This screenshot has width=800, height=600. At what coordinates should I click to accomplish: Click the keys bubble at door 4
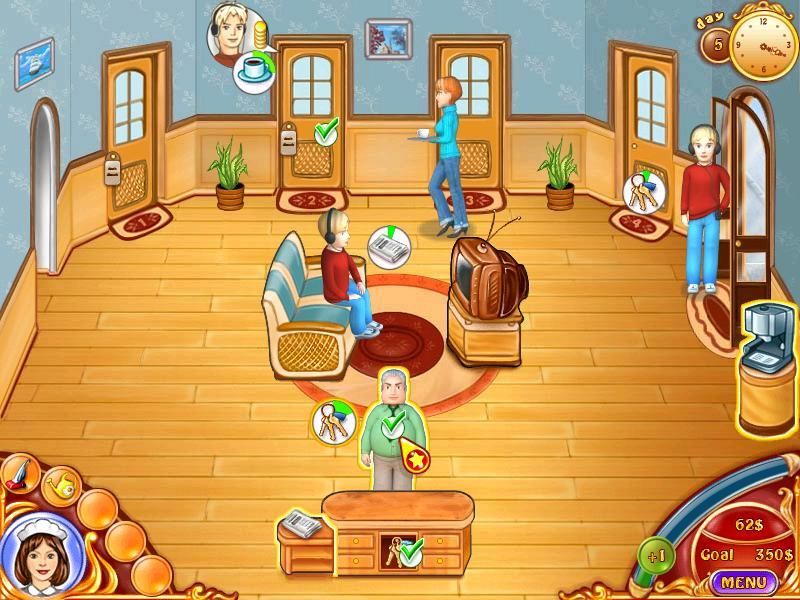641,190
